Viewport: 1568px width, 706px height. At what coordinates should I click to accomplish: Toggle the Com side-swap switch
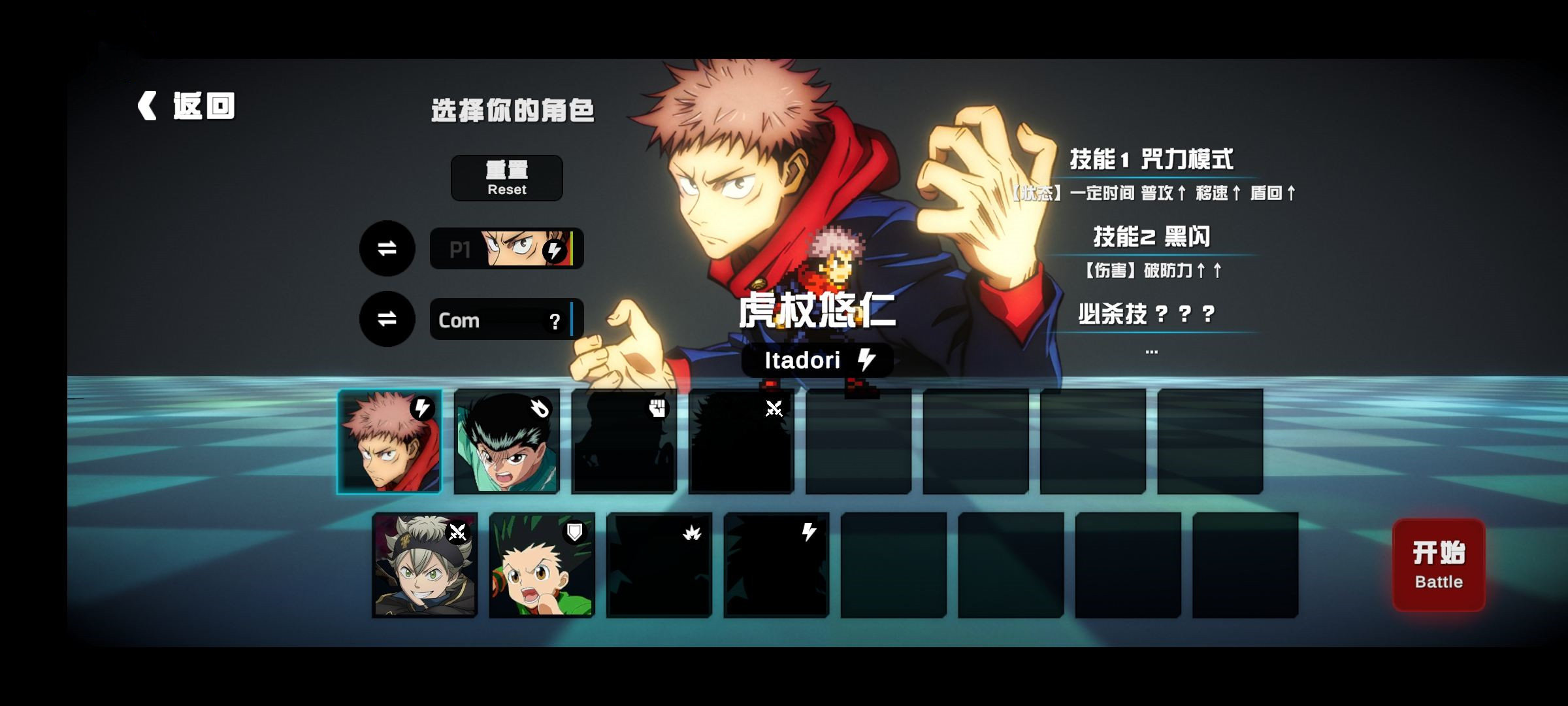pyautogui.click(x=387, y=318)
